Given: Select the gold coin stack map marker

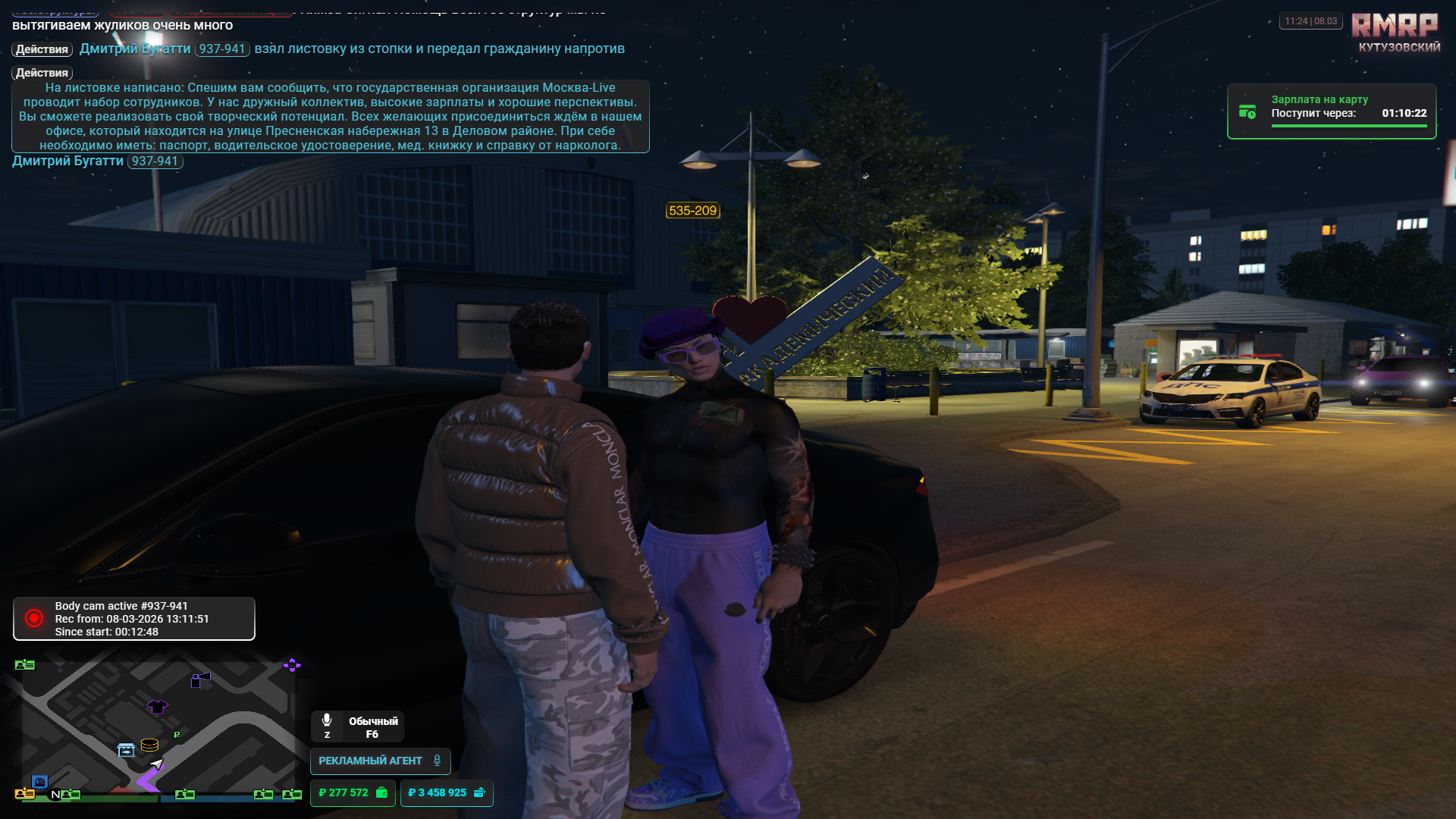Looking at the screenshot, I should point(149,745).
